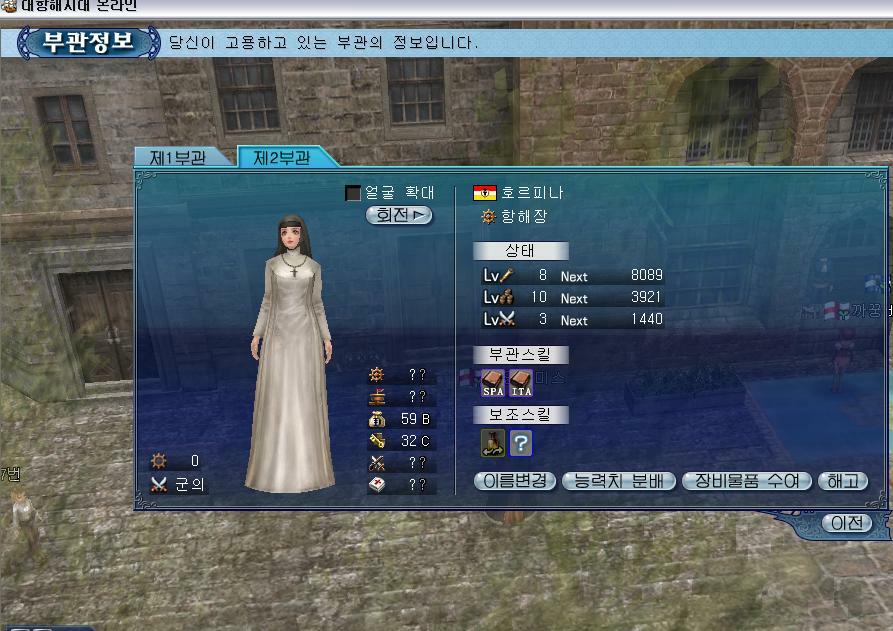Go back with the 이전 button
The width and height of the screenshot is (893, 631).
coord(846,523)
